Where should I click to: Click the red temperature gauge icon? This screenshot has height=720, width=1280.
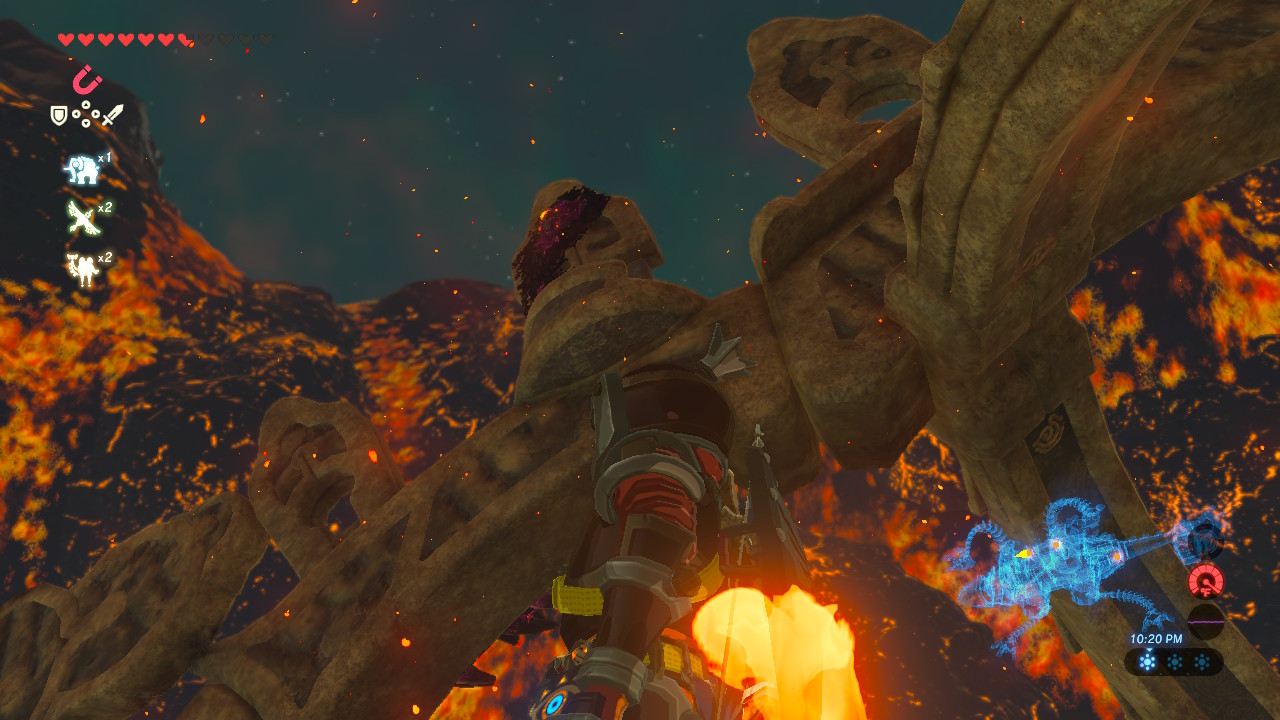coord(1206,582)
